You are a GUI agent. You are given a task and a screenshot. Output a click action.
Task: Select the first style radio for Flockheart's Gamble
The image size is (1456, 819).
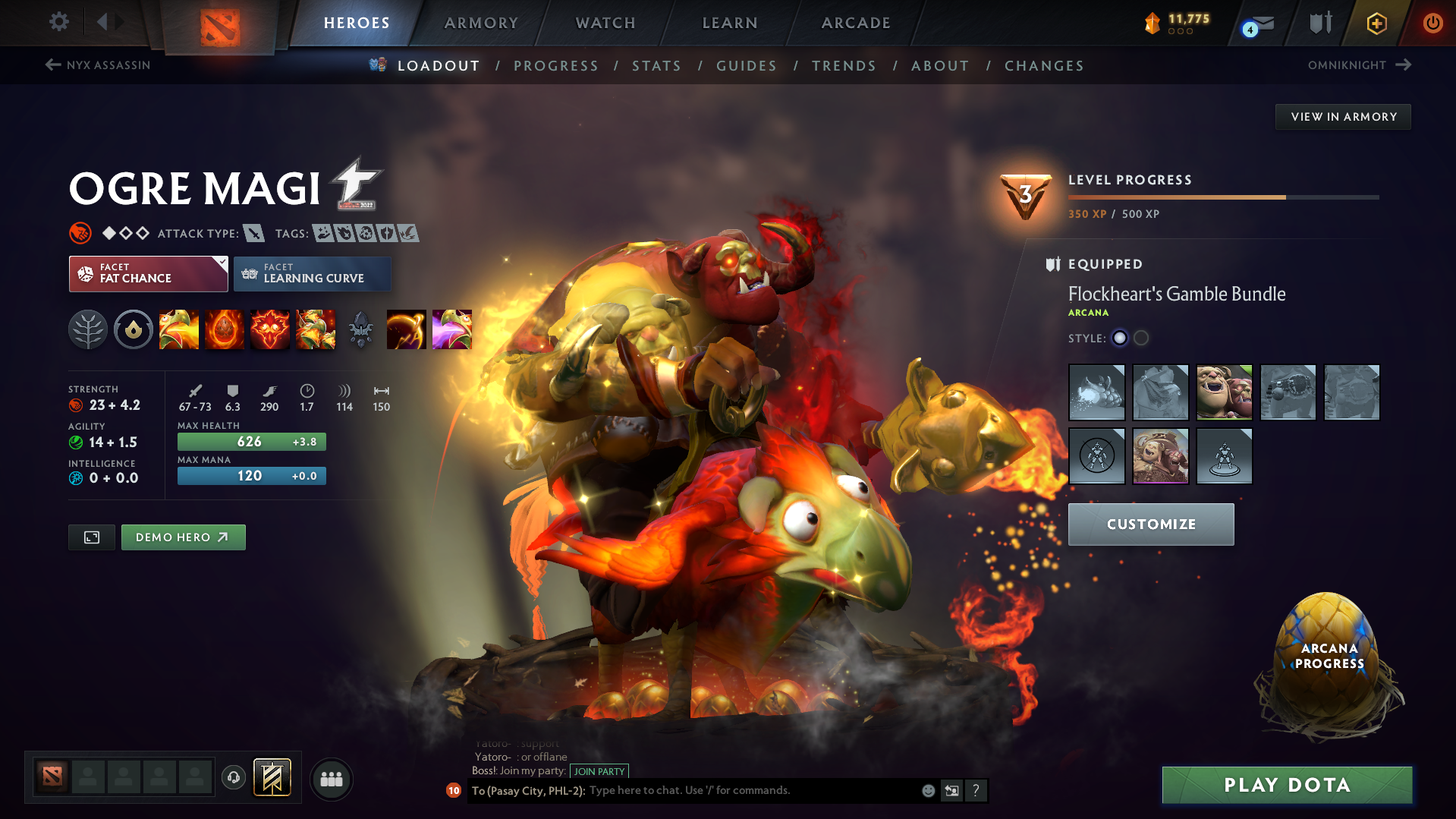coord(1120,339)
